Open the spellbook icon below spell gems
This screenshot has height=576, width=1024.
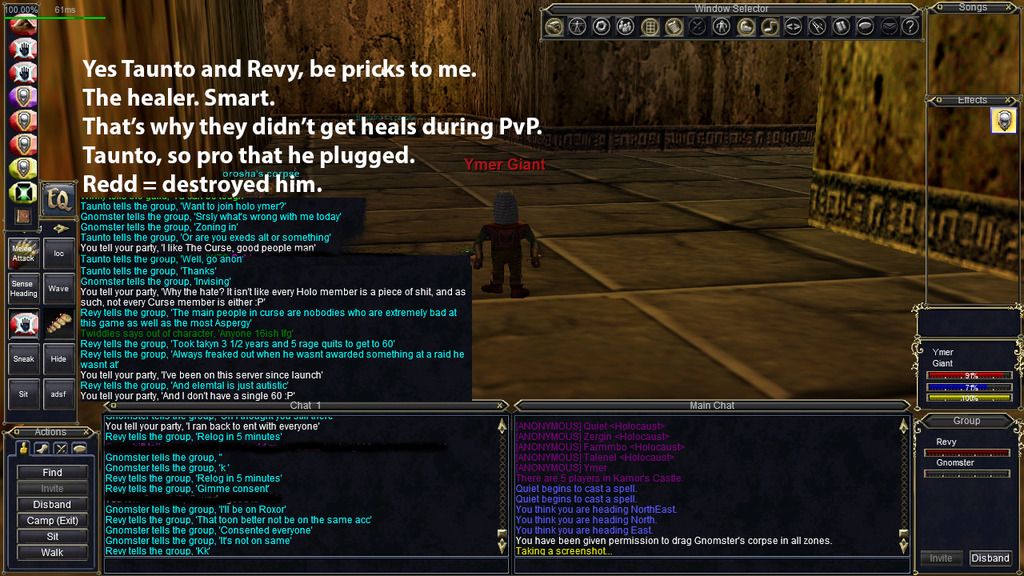23,215
